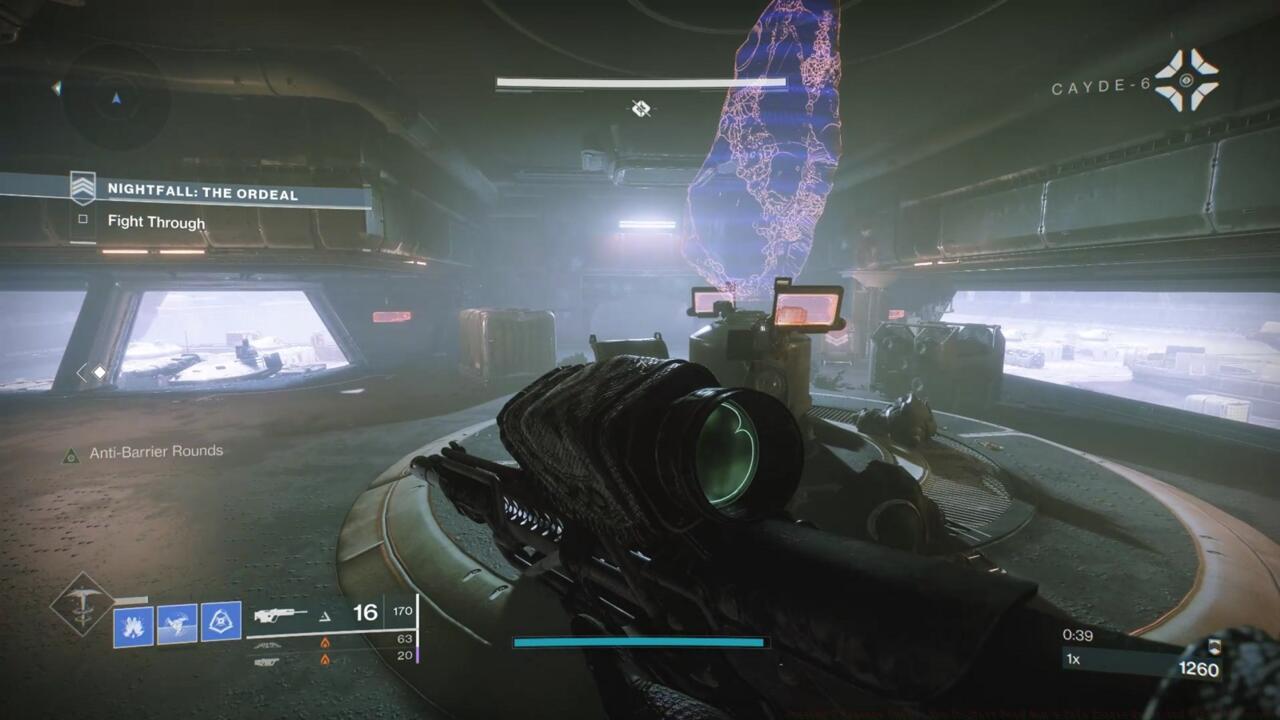Toggle the secondary weapon ammo indicator

pos(268,645)
